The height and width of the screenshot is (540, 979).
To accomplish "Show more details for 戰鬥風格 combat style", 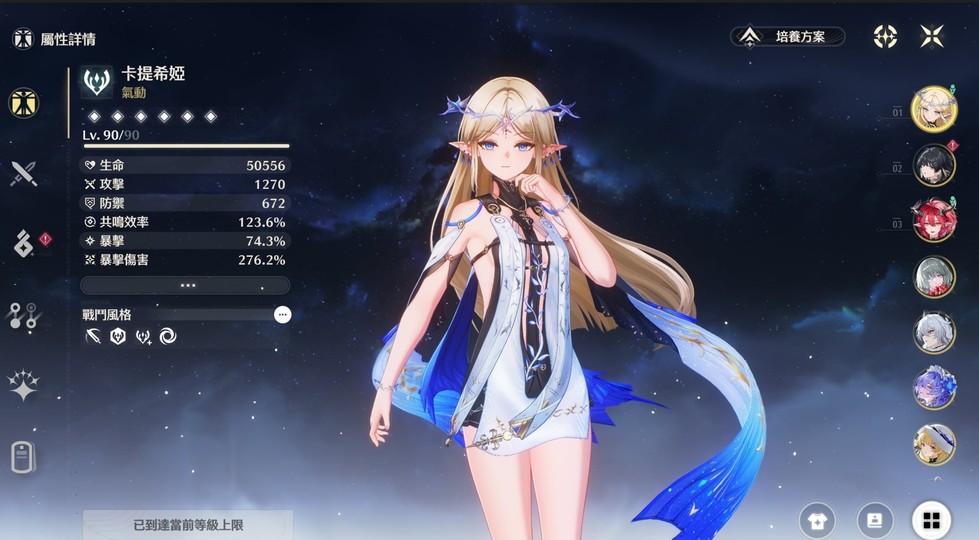I will coord(283,314).
